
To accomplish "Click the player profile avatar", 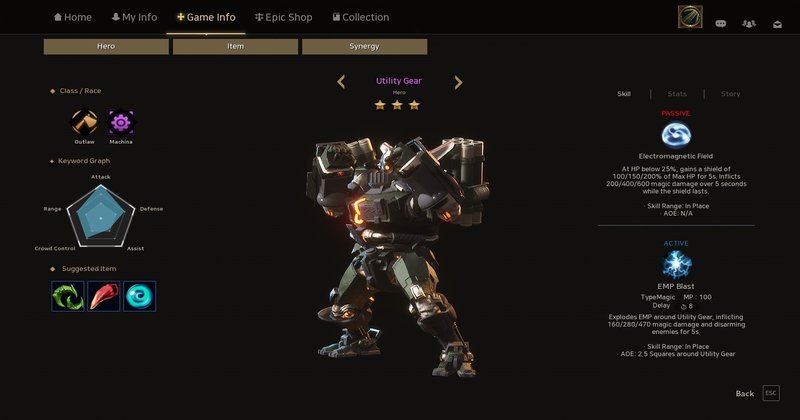I will 689,17.
